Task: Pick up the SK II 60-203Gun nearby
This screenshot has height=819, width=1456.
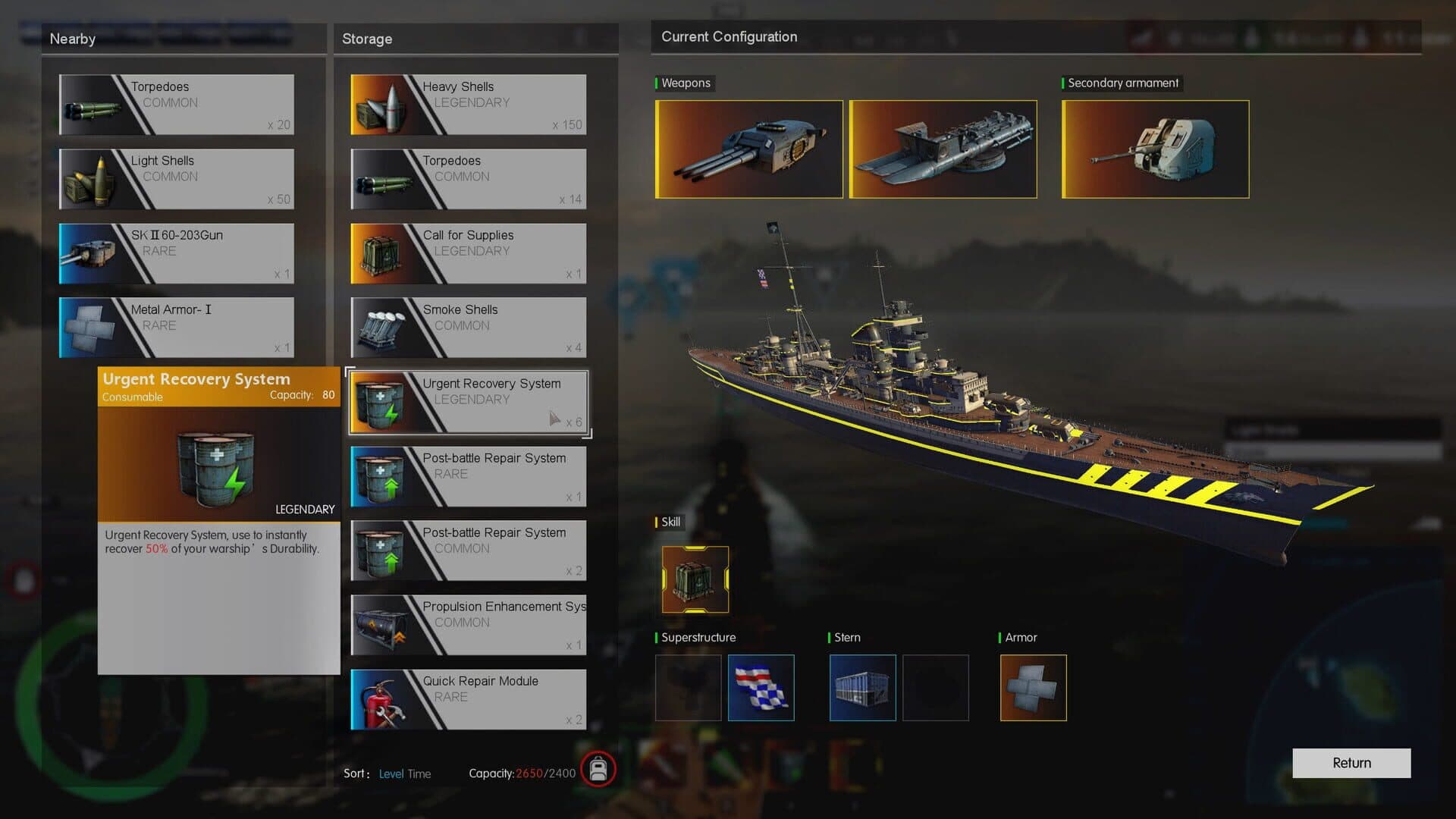Action: point(177,253)
